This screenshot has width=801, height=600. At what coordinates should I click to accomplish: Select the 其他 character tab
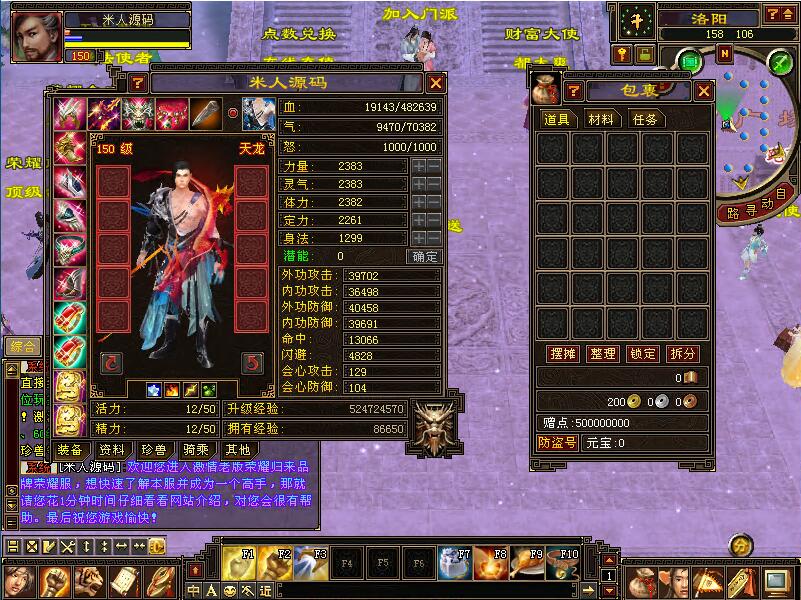[237, 450]
